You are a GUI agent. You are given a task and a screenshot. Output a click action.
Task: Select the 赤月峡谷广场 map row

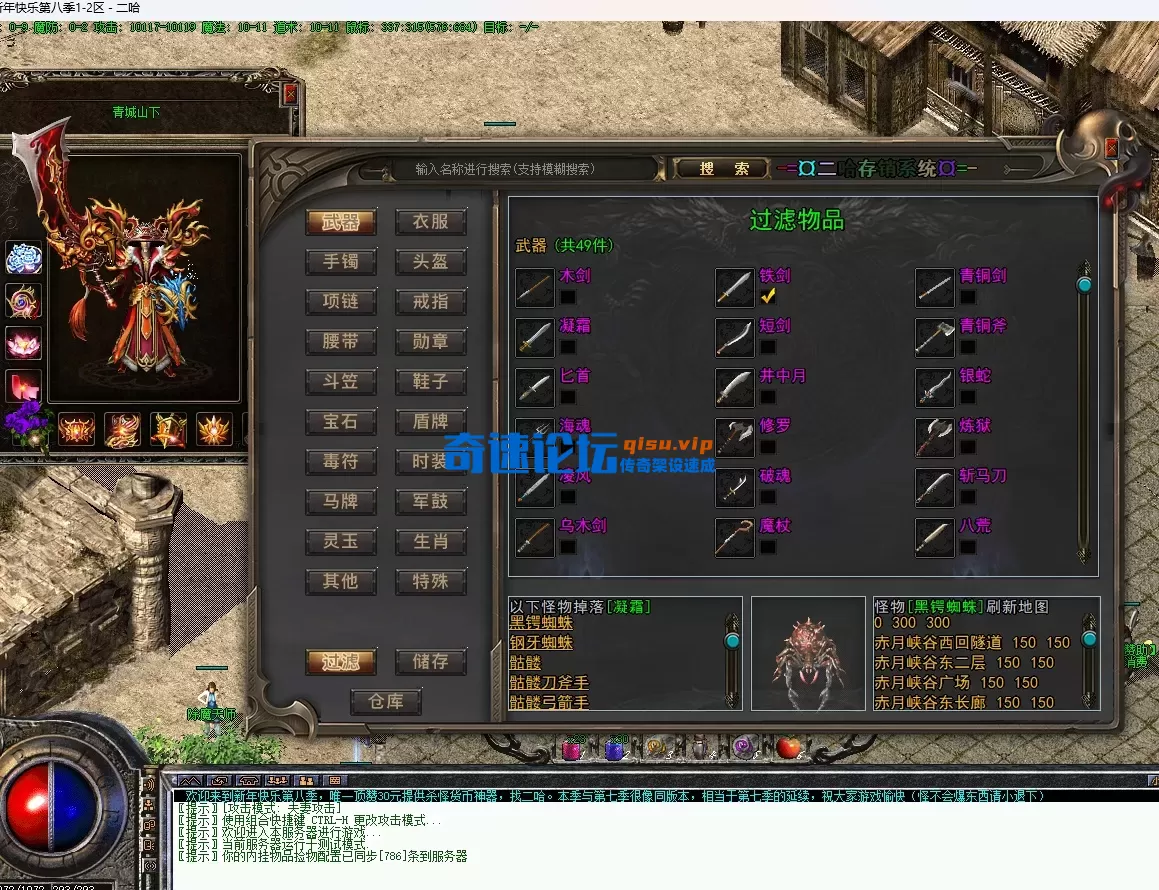point(922,683)
